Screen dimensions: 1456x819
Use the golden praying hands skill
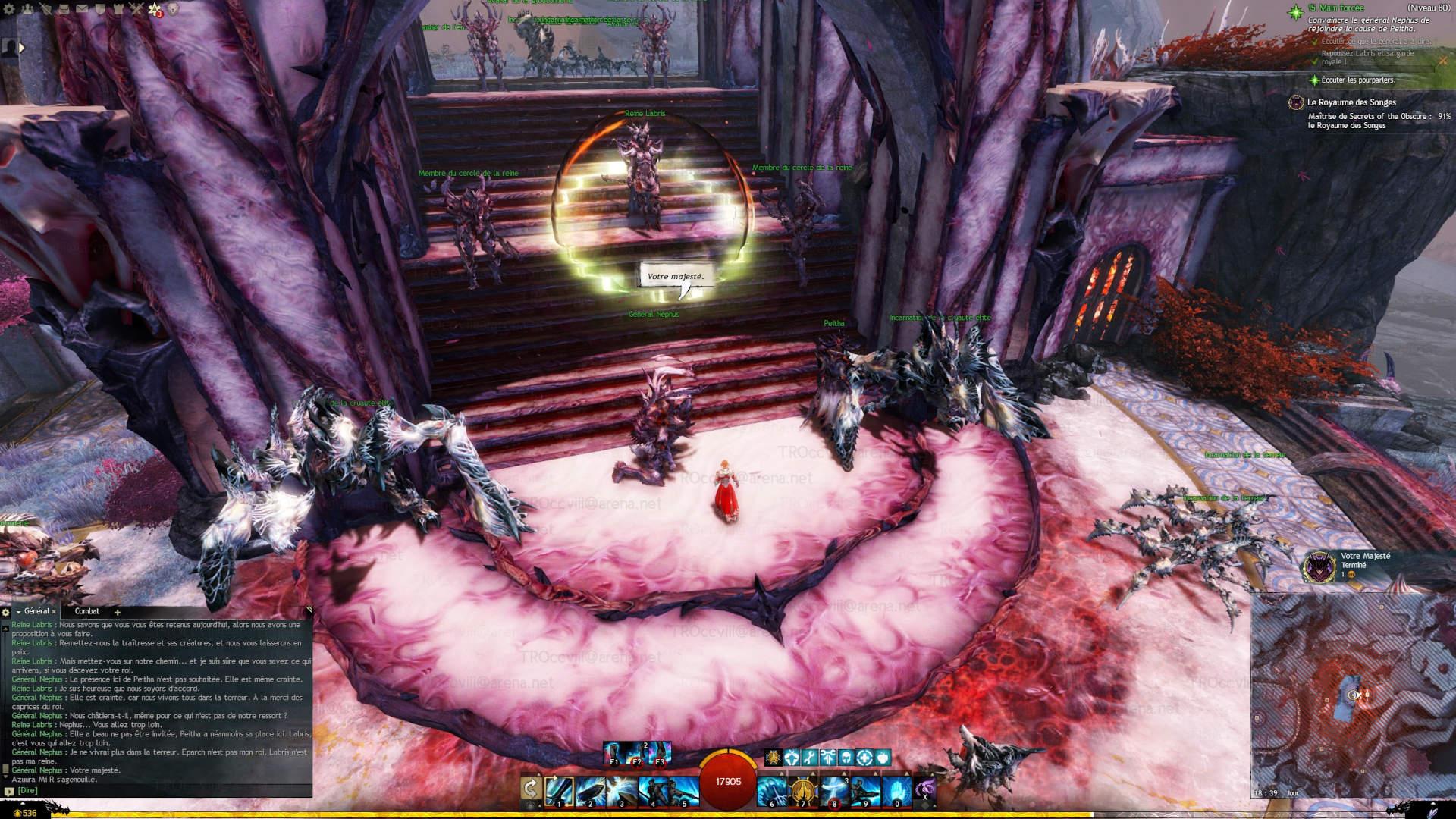pyautogui.click(x=802, y=790)
